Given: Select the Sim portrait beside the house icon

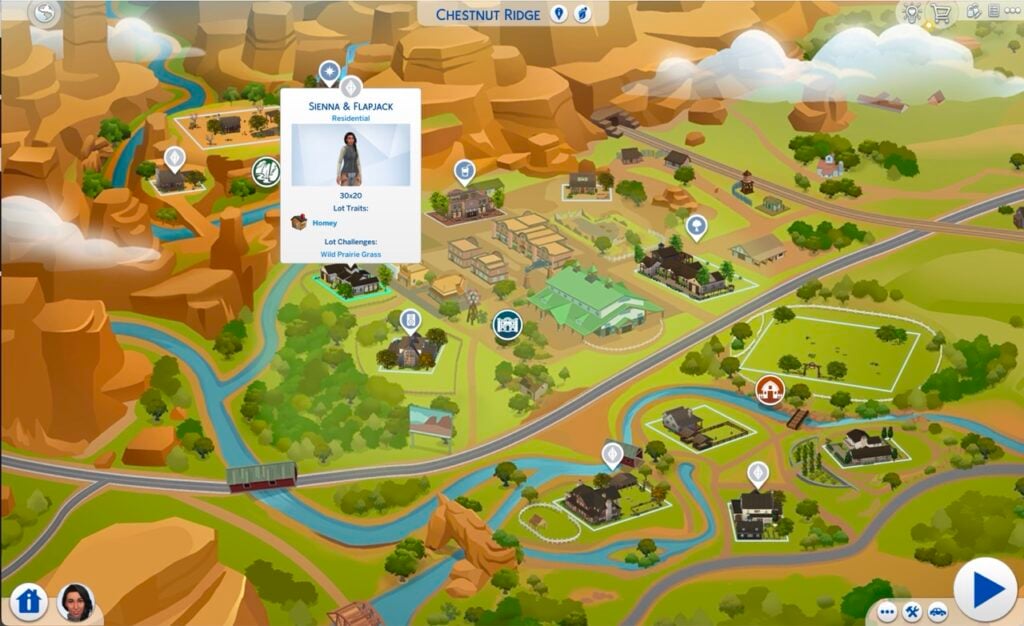Looking at the screenshot, I should [75, 601].
